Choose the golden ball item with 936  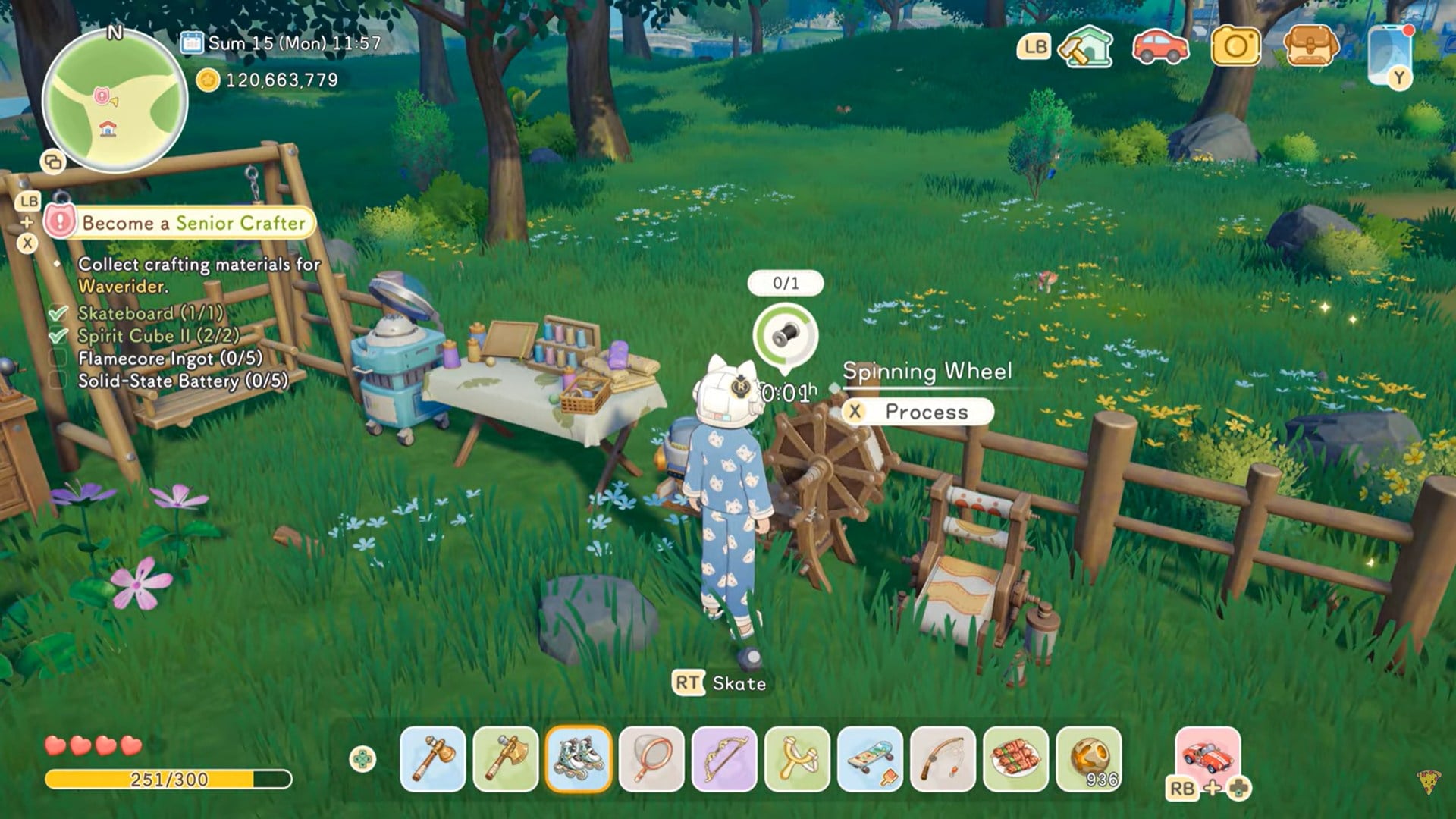point(1088,759)
